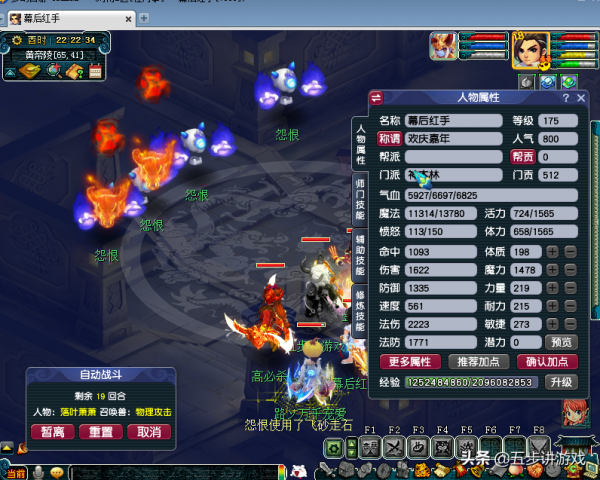
Task: Increase 体质 with its plus button
Action: pyautogui.click(x=552, y=251)
